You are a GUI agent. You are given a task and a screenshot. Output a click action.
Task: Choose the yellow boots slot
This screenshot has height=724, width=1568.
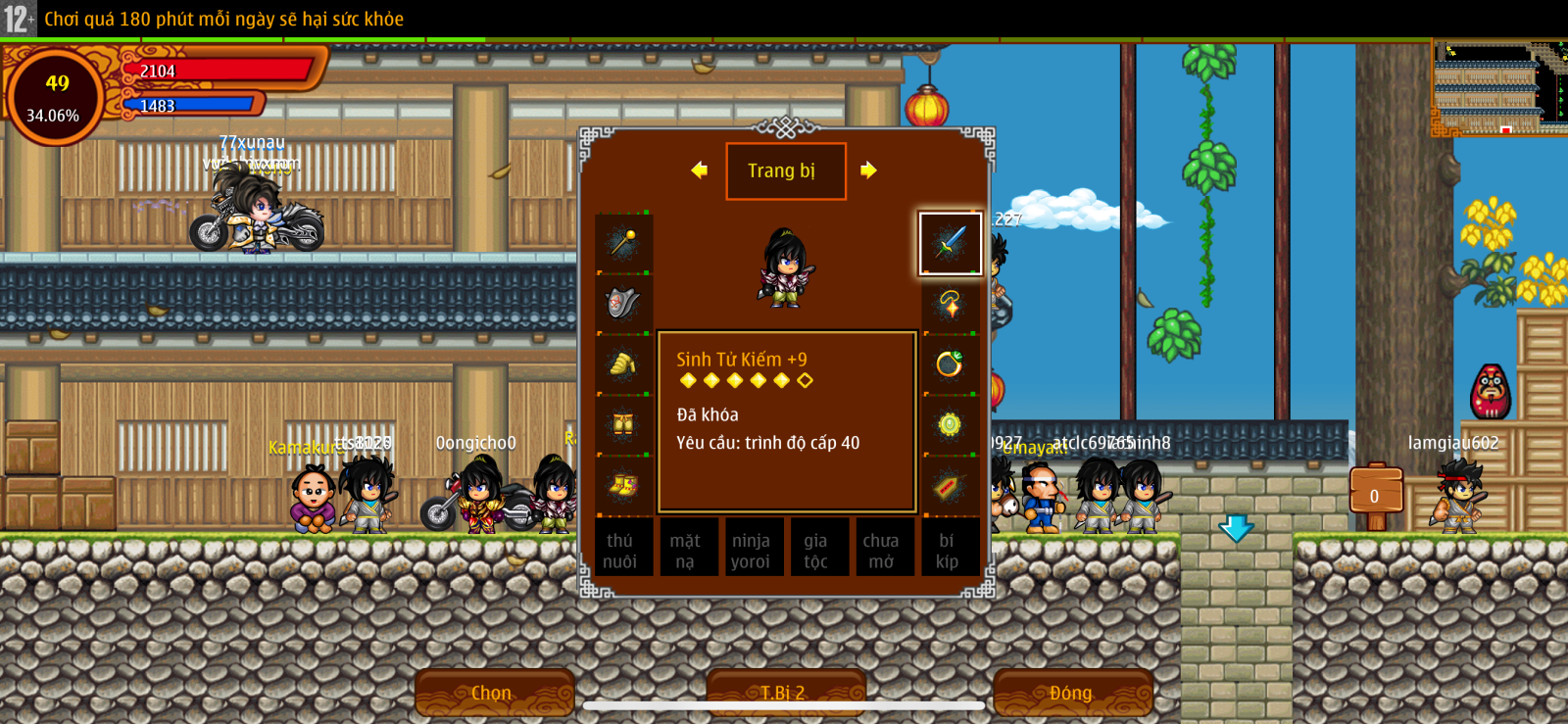(623, 485)
